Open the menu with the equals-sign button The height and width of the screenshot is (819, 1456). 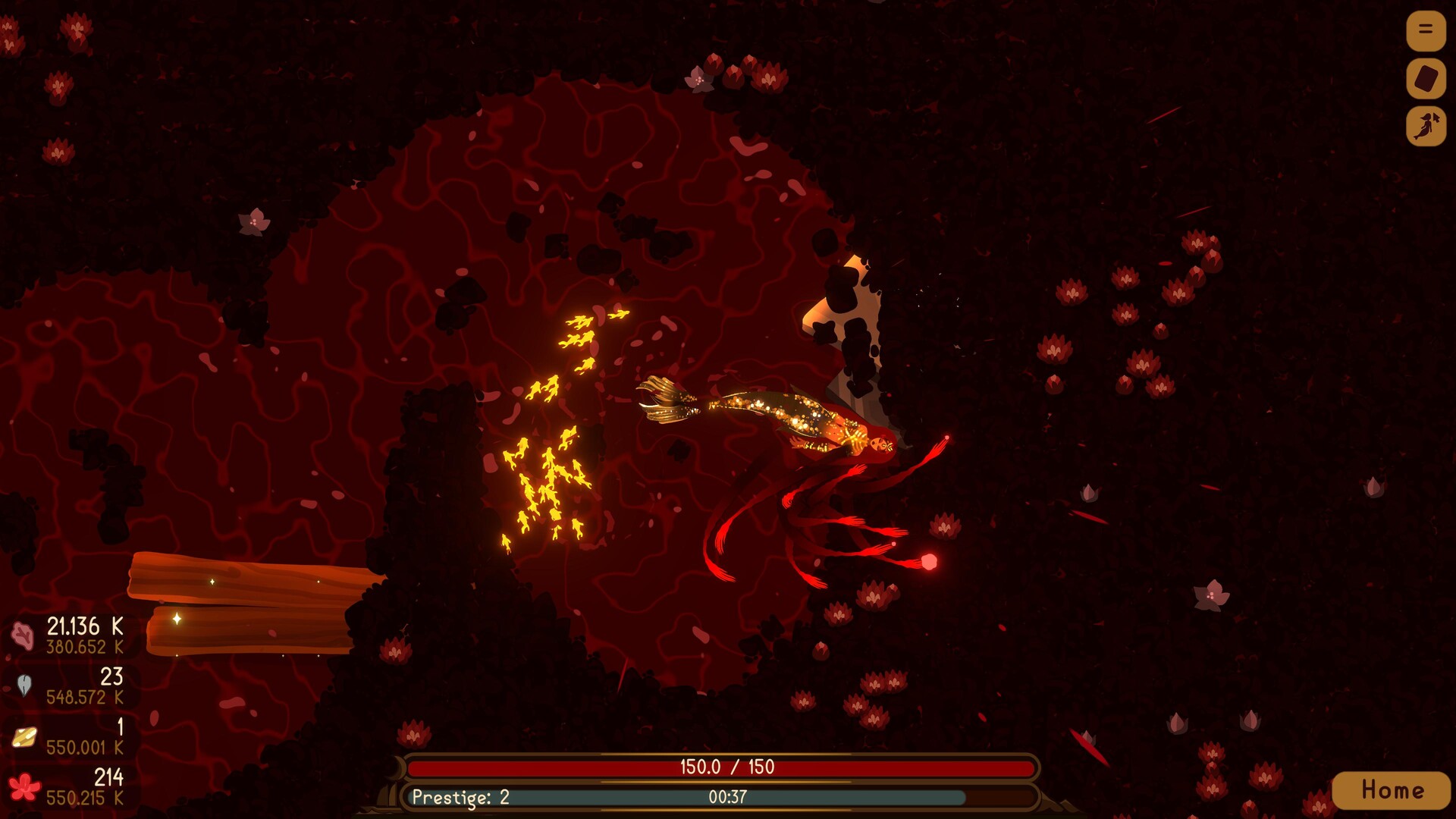pos(1426,30)
